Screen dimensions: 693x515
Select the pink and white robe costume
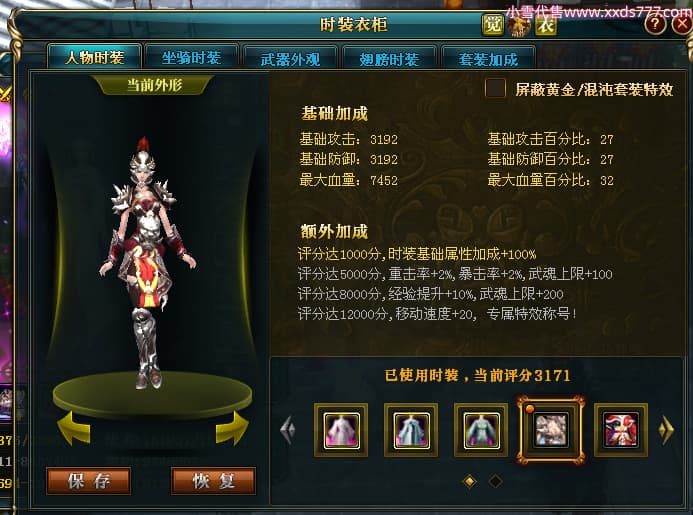click(340, 429)
